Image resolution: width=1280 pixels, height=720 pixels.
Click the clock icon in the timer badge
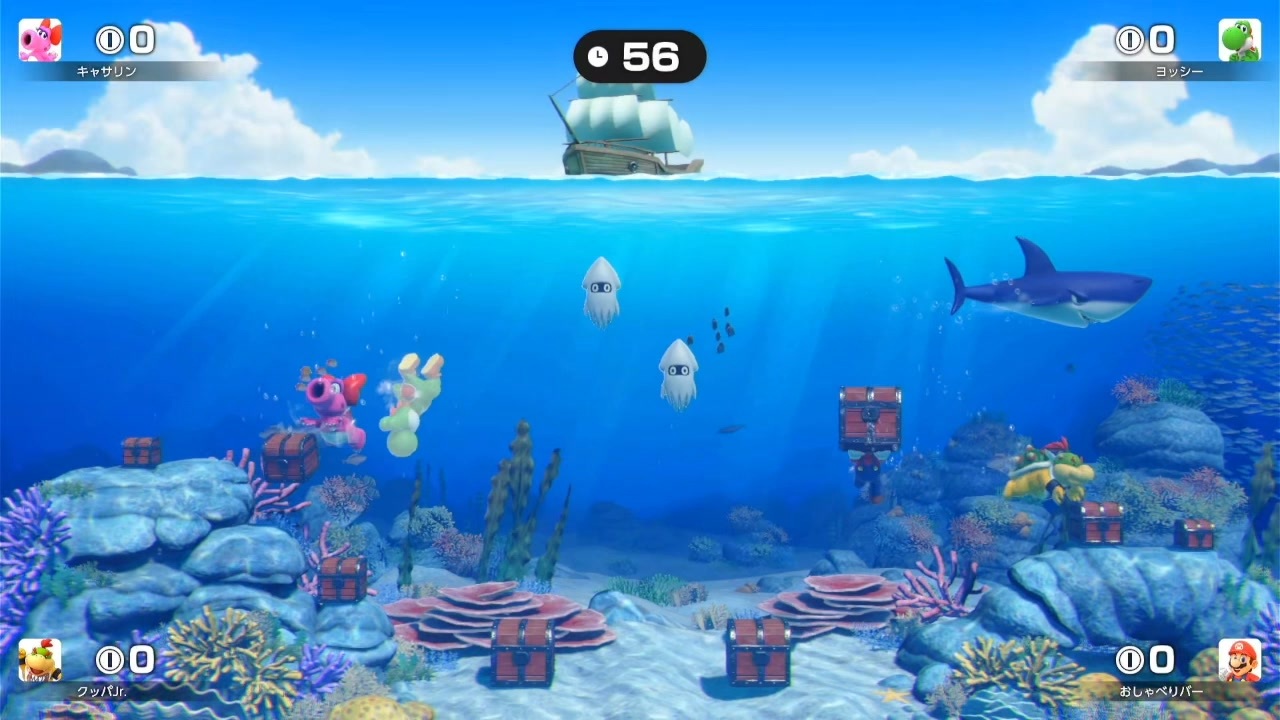[598, 57]
